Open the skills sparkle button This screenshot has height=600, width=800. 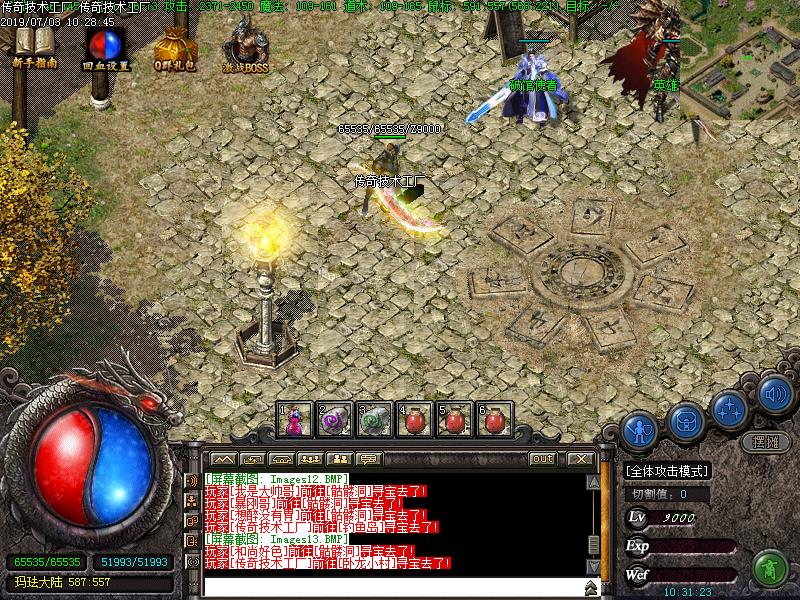[x=731, y=408]
